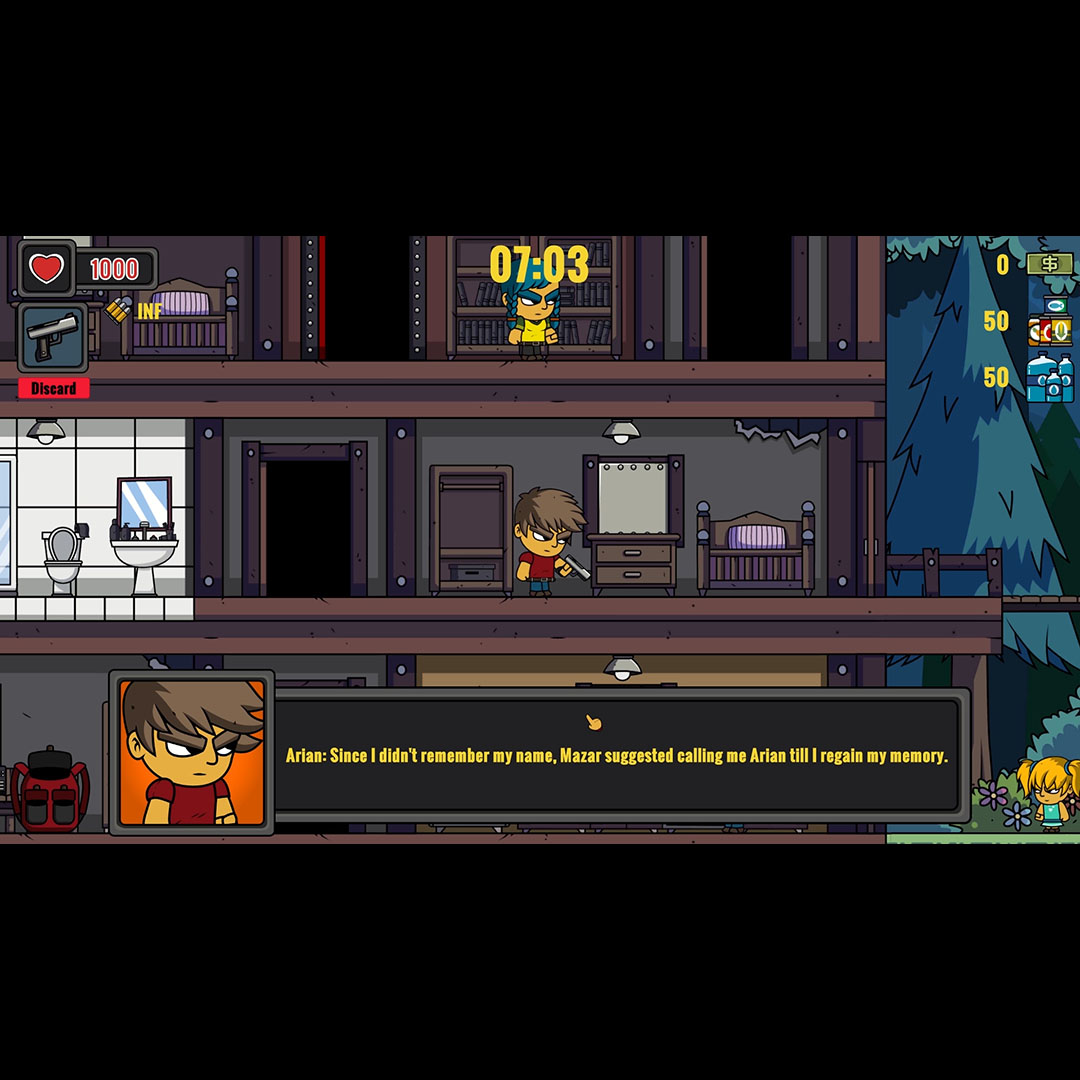The width and height of the screenshot is (1080, 1080).
Task: Click the green cash money icon
Action: 1050,264
